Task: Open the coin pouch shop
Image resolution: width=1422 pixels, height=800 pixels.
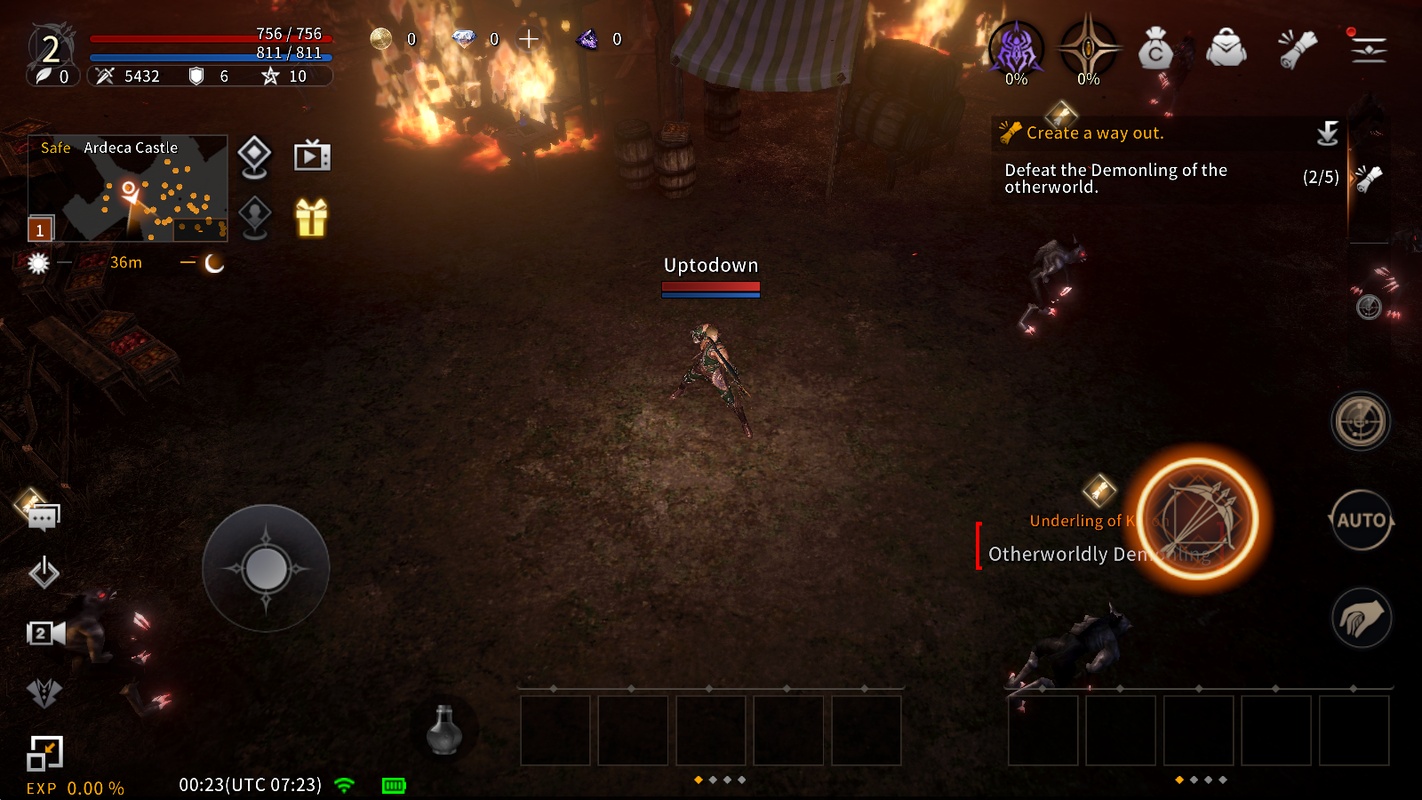Action: 1156,47
